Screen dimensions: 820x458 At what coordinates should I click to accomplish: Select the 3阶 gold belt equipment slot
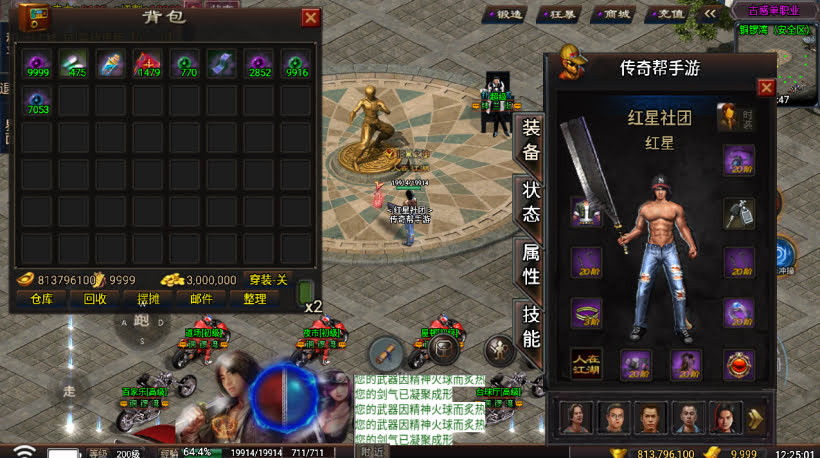pyautogui.click(x=586, y=313)
